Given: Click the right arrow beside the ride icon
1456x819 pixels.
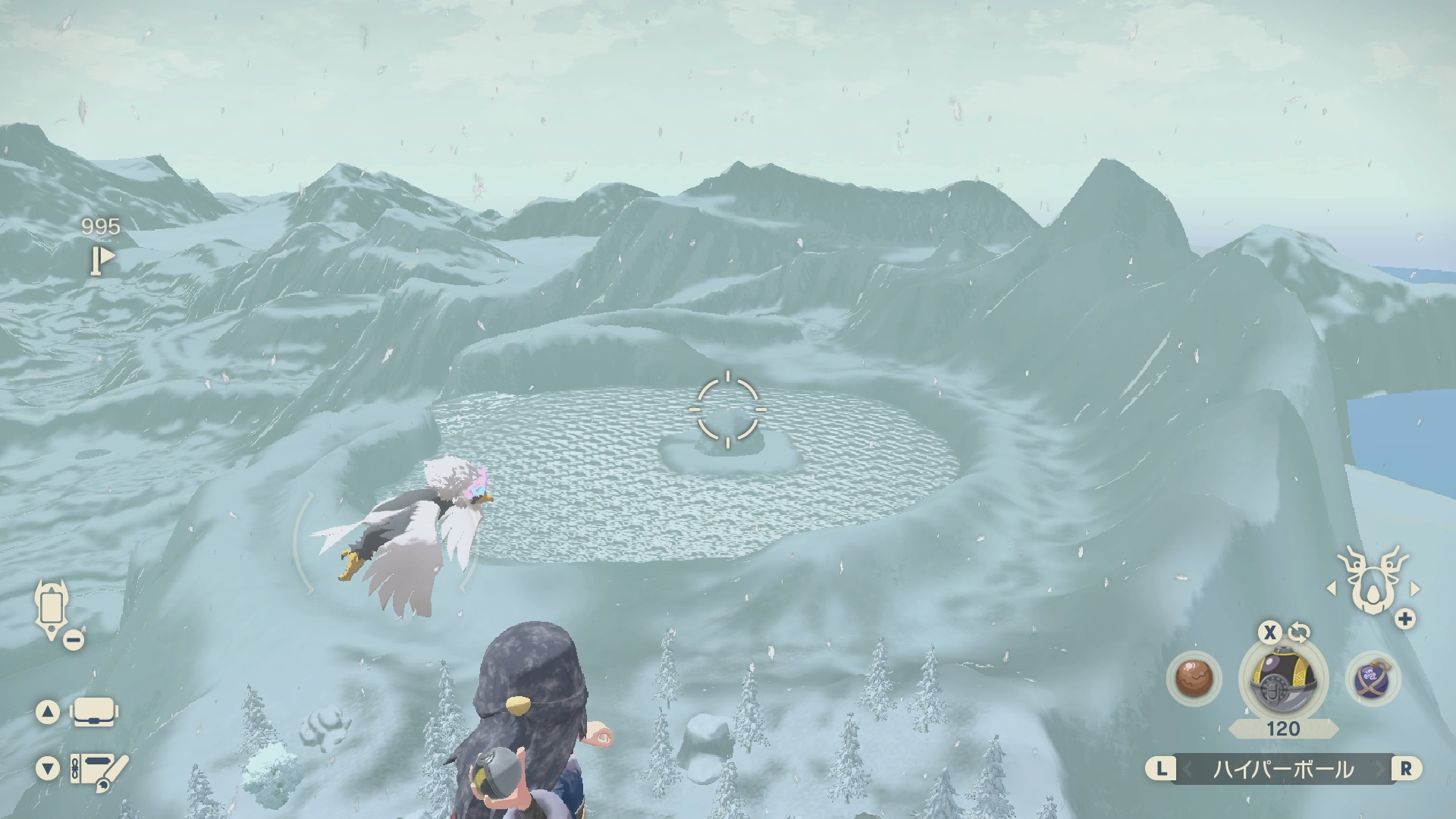Looking at the screenshot, I should 1415,588.
